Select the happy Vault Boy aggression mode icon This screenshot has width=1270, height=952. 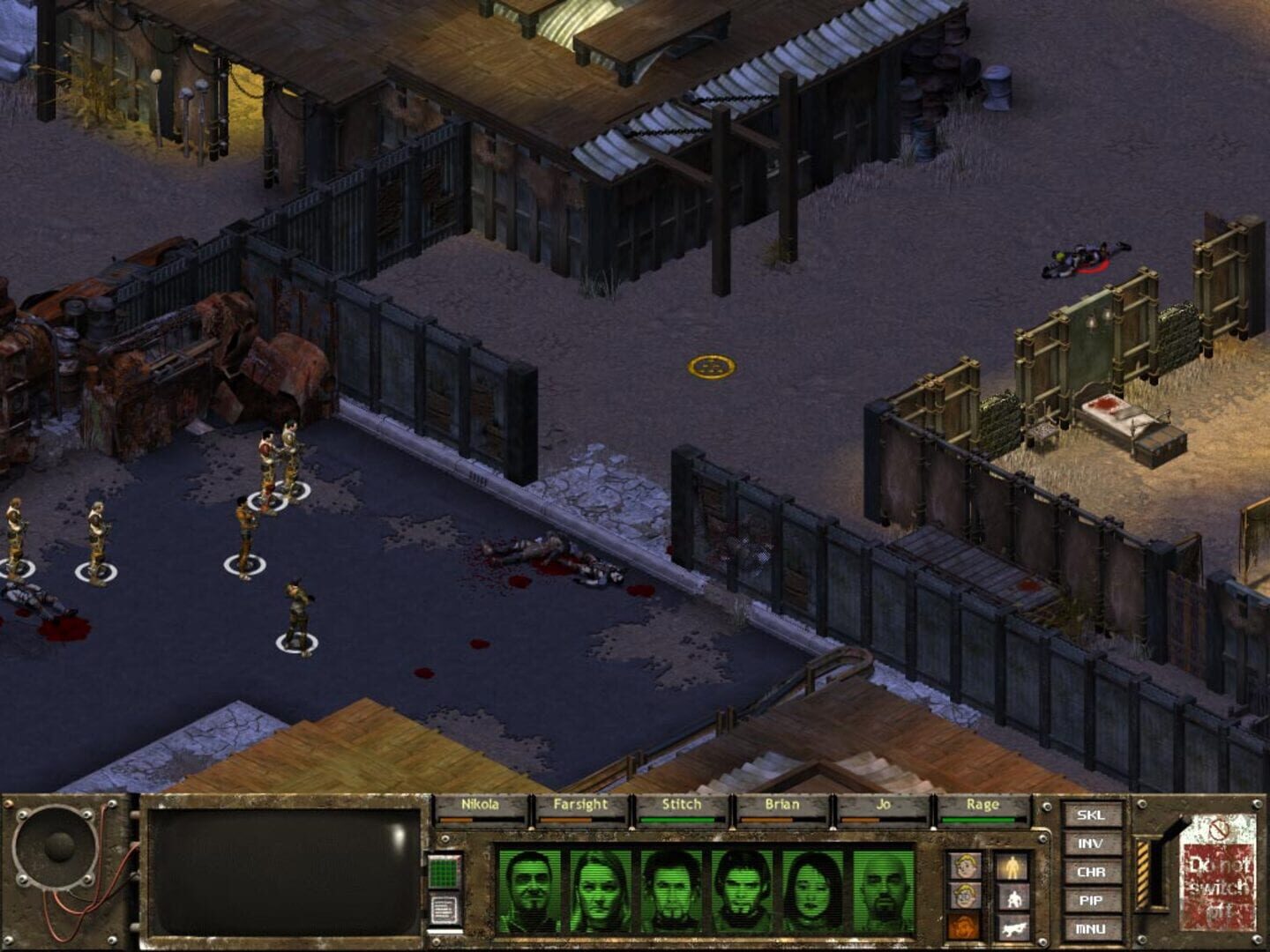966,865
